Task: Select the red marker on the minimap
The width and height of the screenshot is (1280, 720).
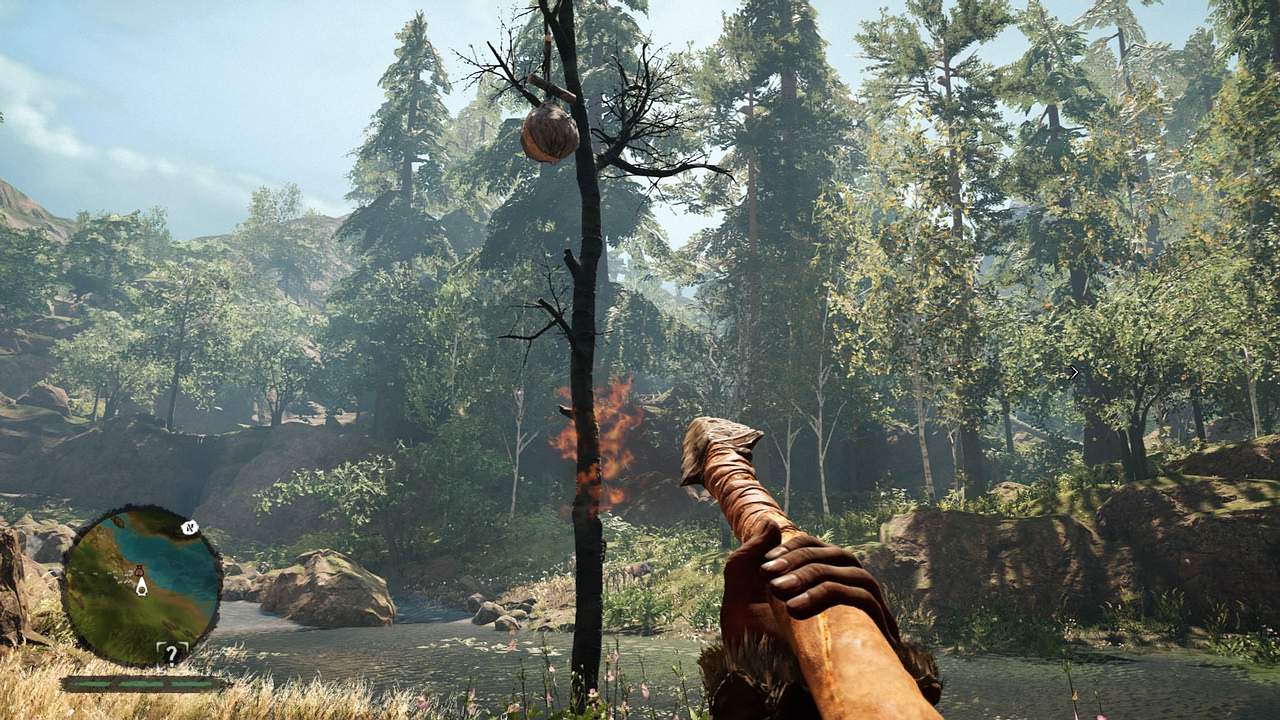Action: click(x=140, y=572)
